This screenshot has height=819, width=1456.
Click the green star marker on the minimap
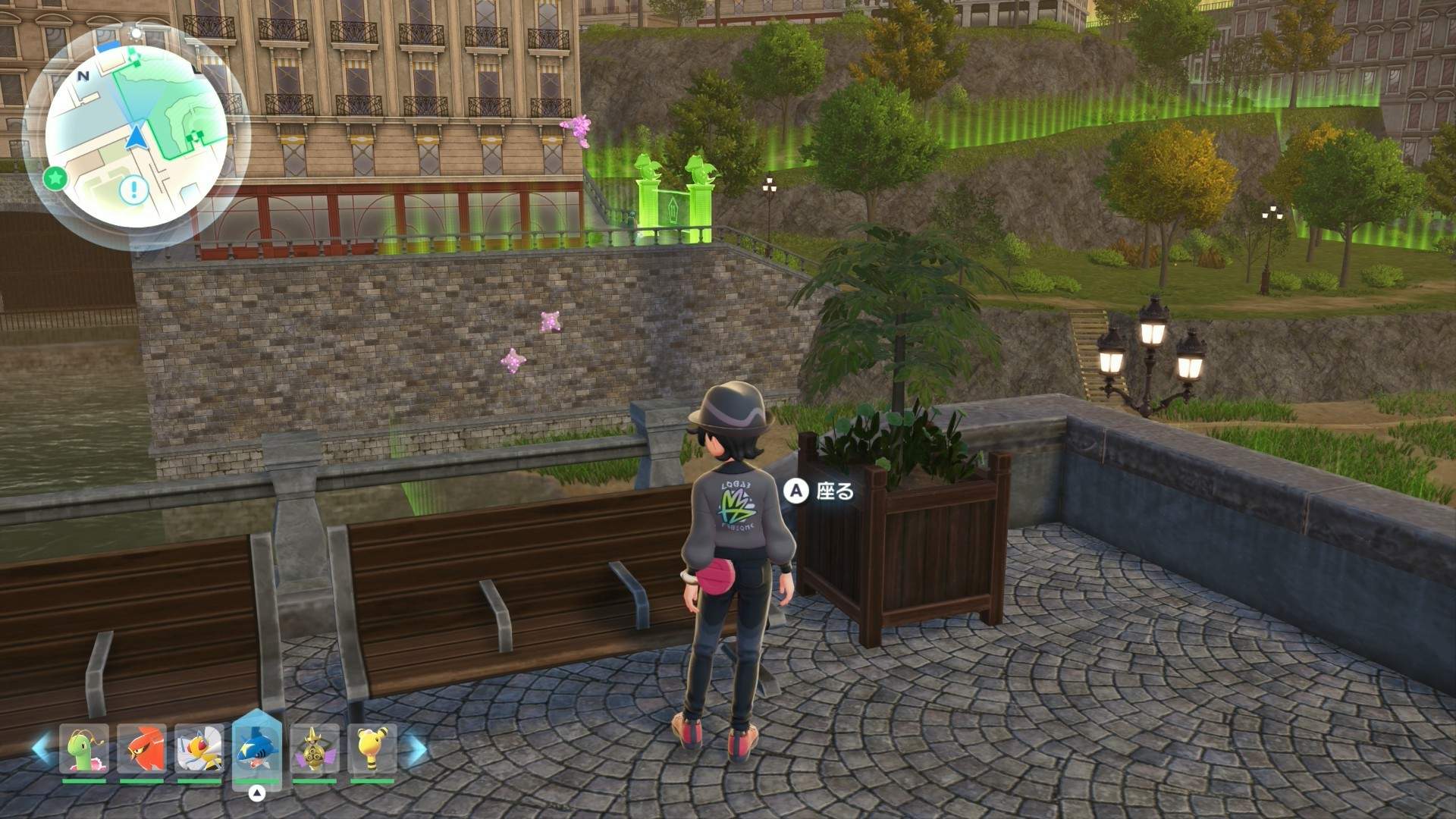coord(55,179)
